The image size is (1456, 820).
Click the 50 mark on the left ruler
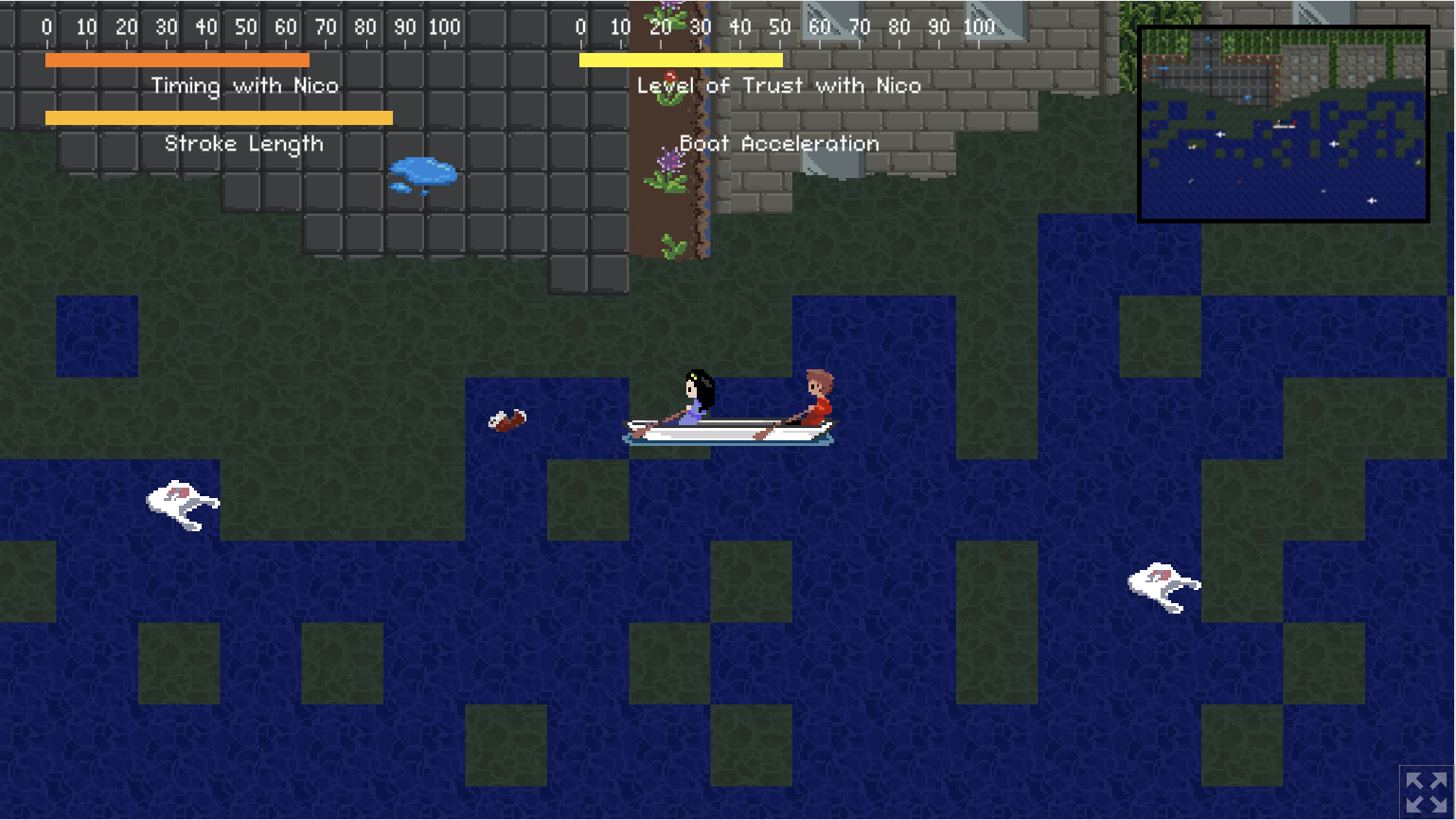(x=244, y=27)
